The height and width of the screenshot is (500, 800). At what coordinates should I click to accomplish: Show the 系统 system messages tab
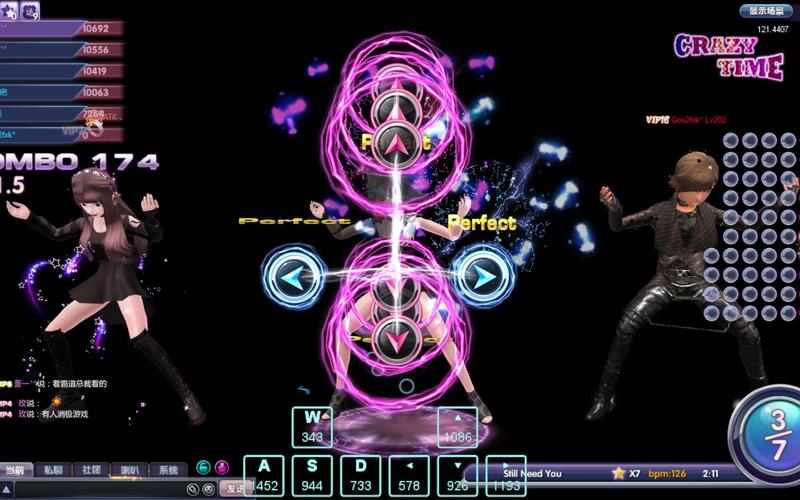pyautogui.click(x=168, y=469)
